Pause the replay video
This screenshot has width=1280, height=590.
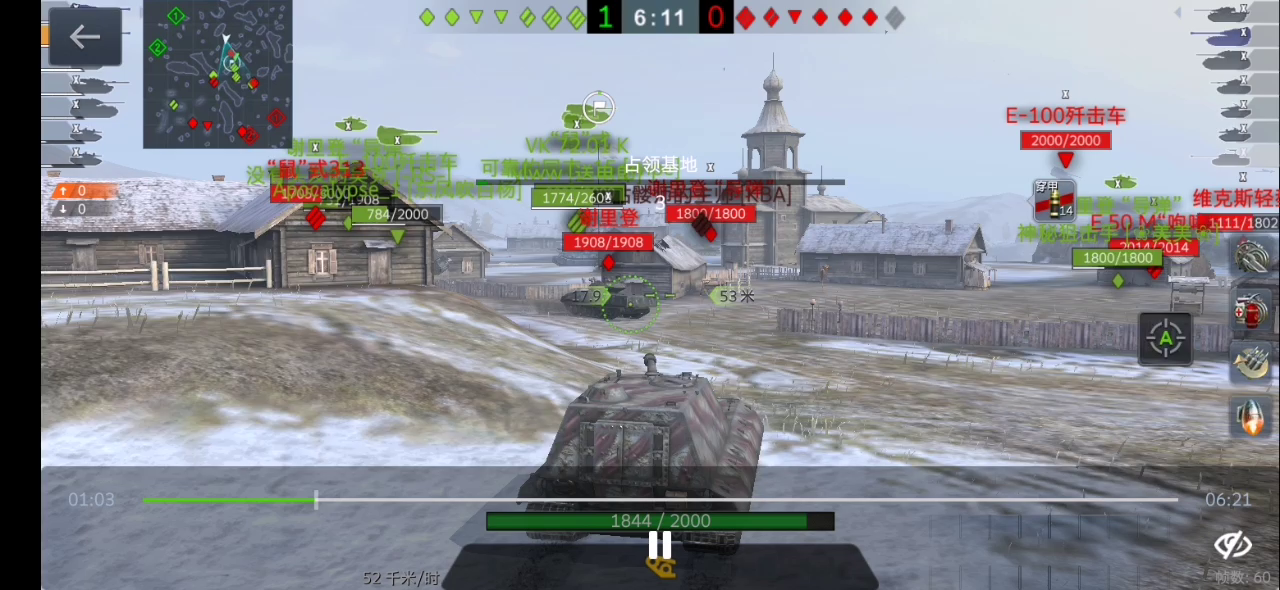660,545
